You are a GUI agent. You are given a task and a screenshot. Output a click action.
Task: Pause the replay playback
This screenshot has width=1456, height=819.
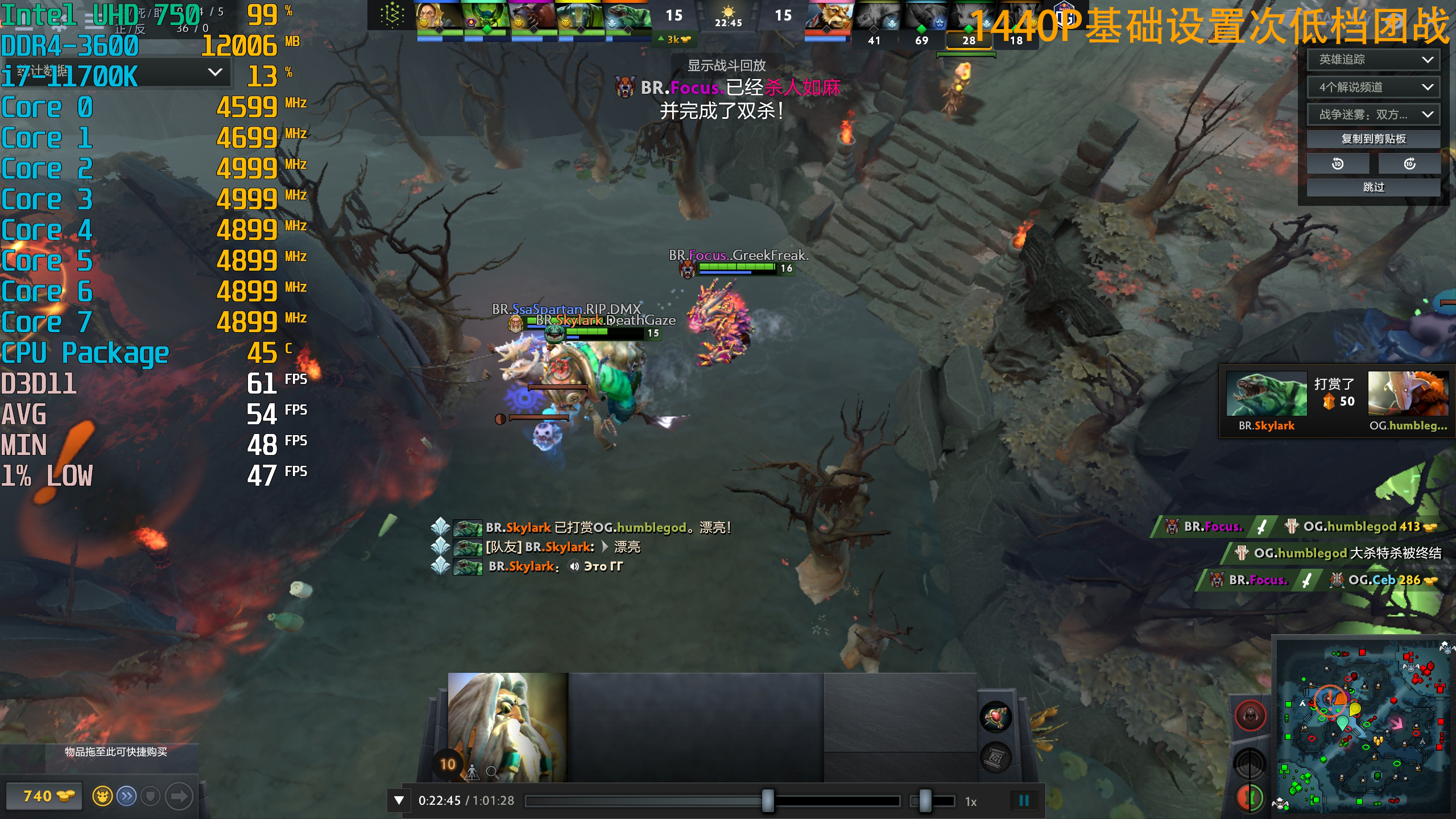pos(1024,801)
